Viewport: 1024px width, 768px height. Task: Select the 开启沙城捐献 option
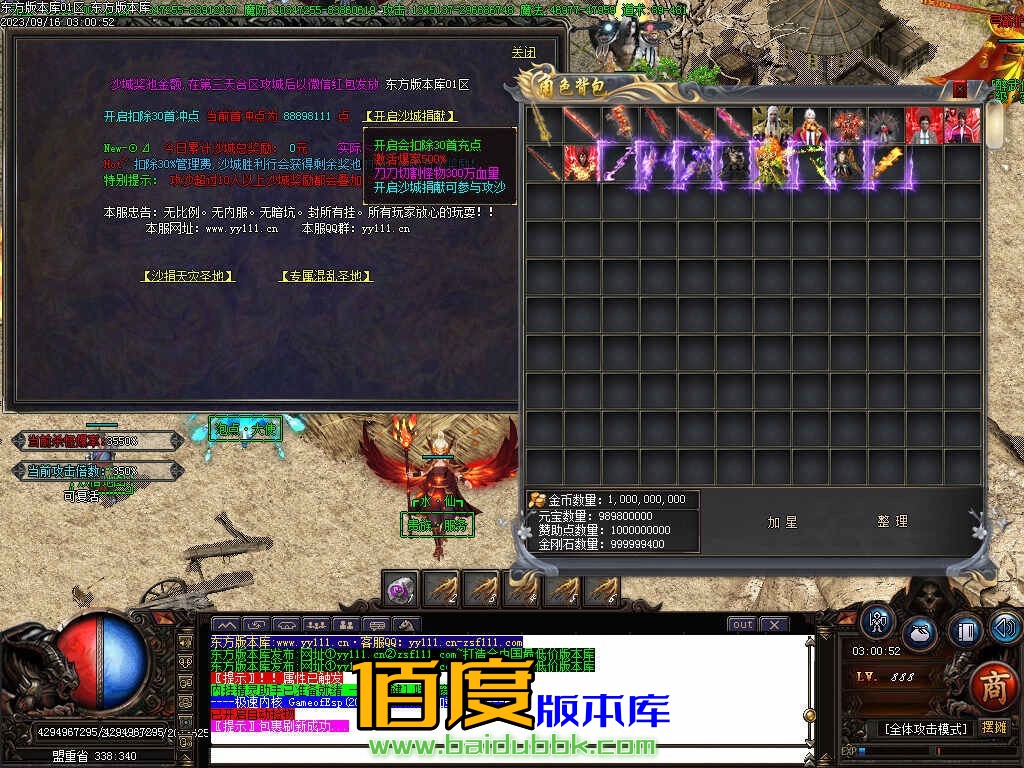pyautogui.click(x=410, y=116)
